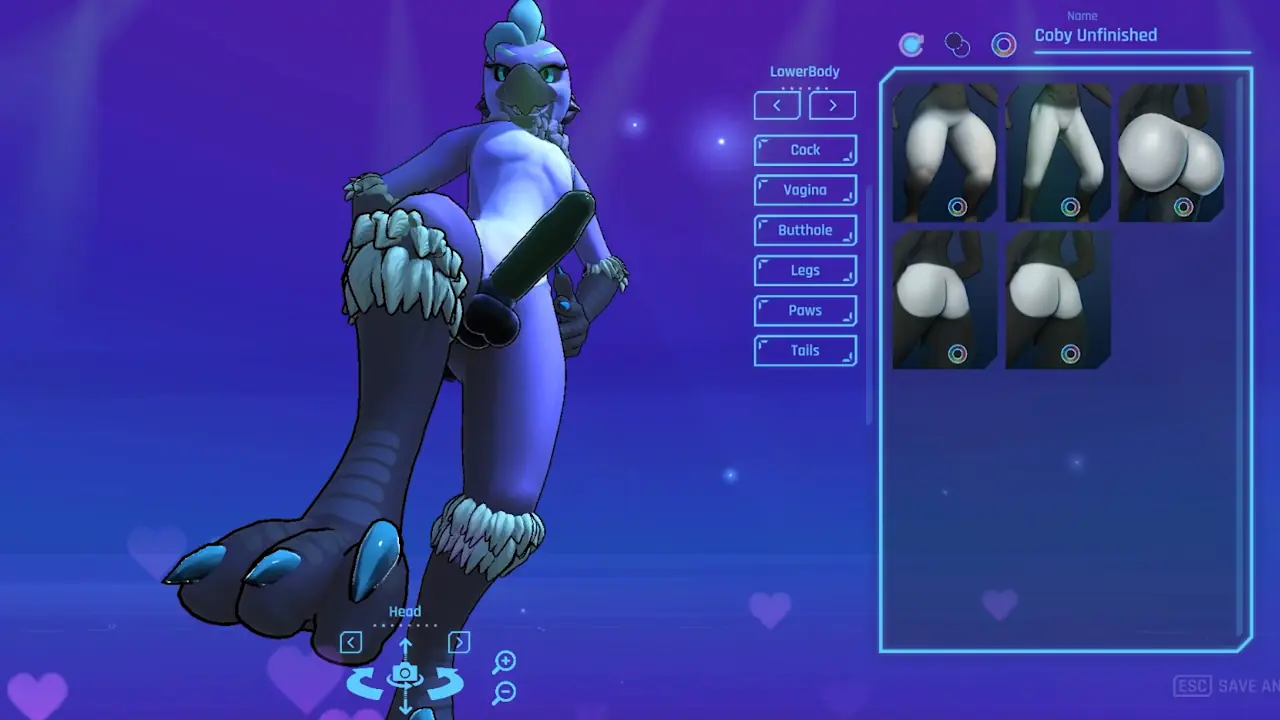Choose the largest rounded lower body thumbnail
Image resolution: width=1280 pixels, height=720 pixels.
click(x=1171, y=152)
